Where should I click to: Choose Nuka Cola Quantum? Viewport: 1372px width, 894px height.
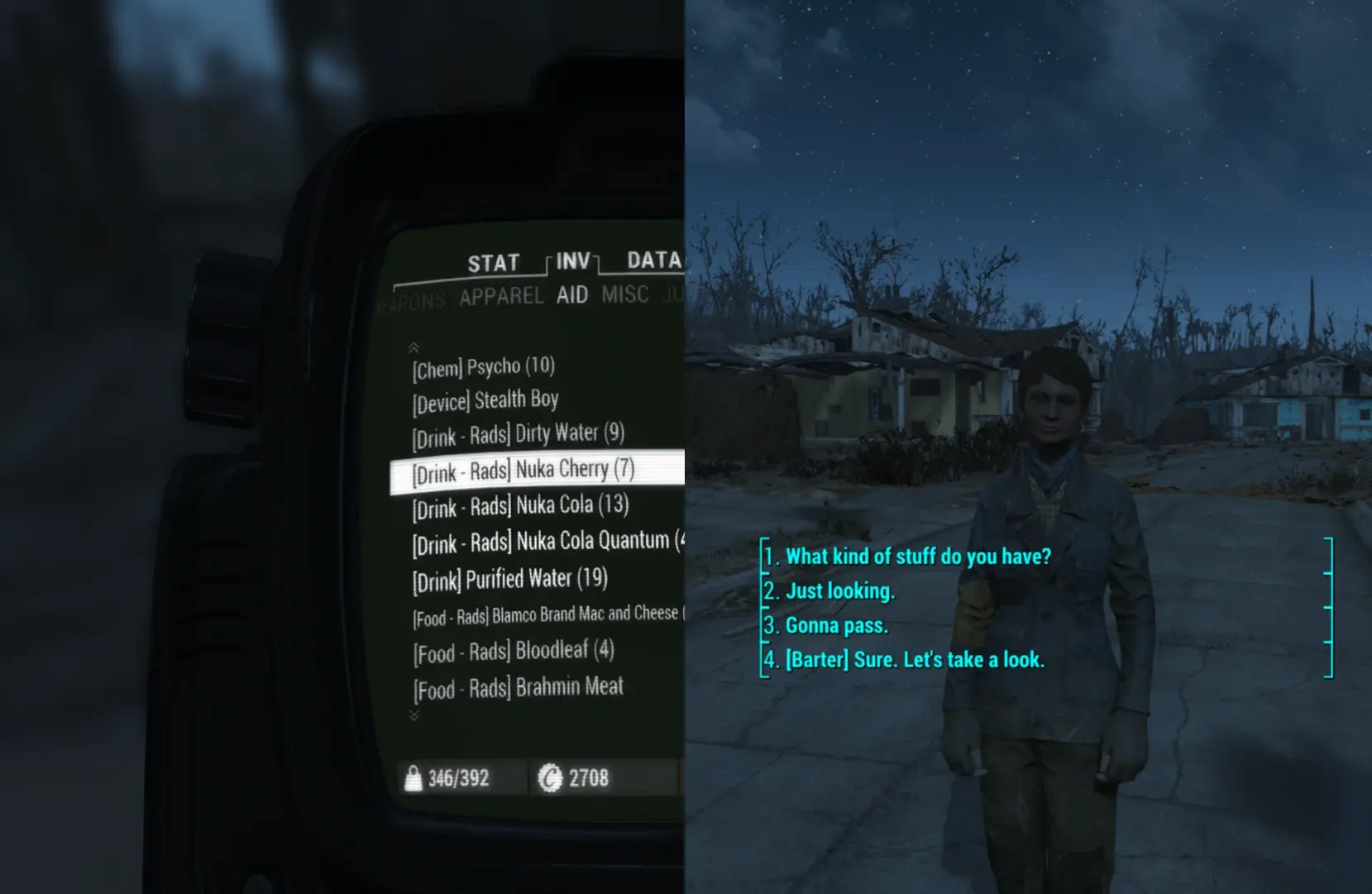coord(542,543)
